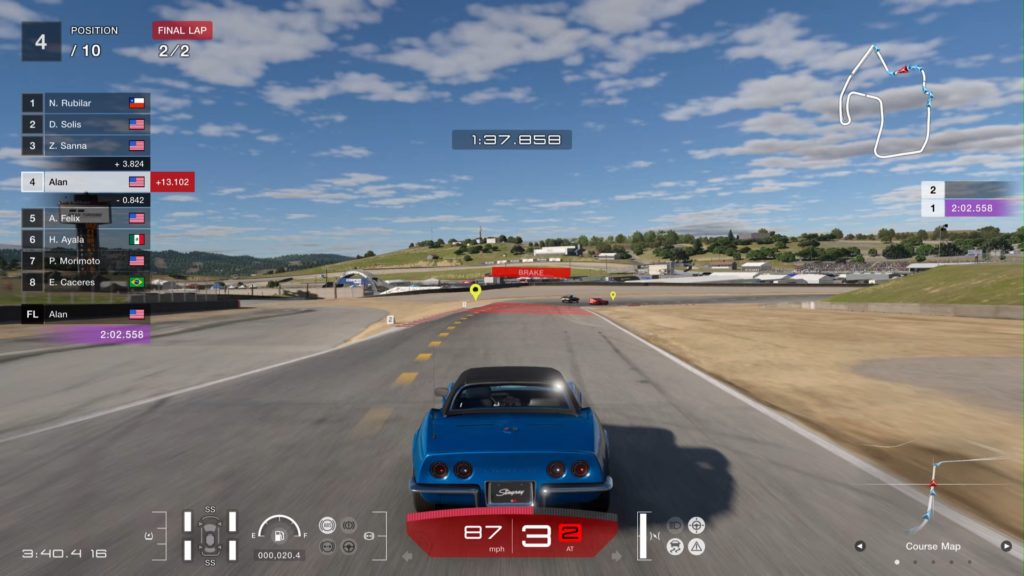Select Z. Sanna in the standings list
Image resolution: width=1024 pixels, height=576 pixels.
coord(86,146)
